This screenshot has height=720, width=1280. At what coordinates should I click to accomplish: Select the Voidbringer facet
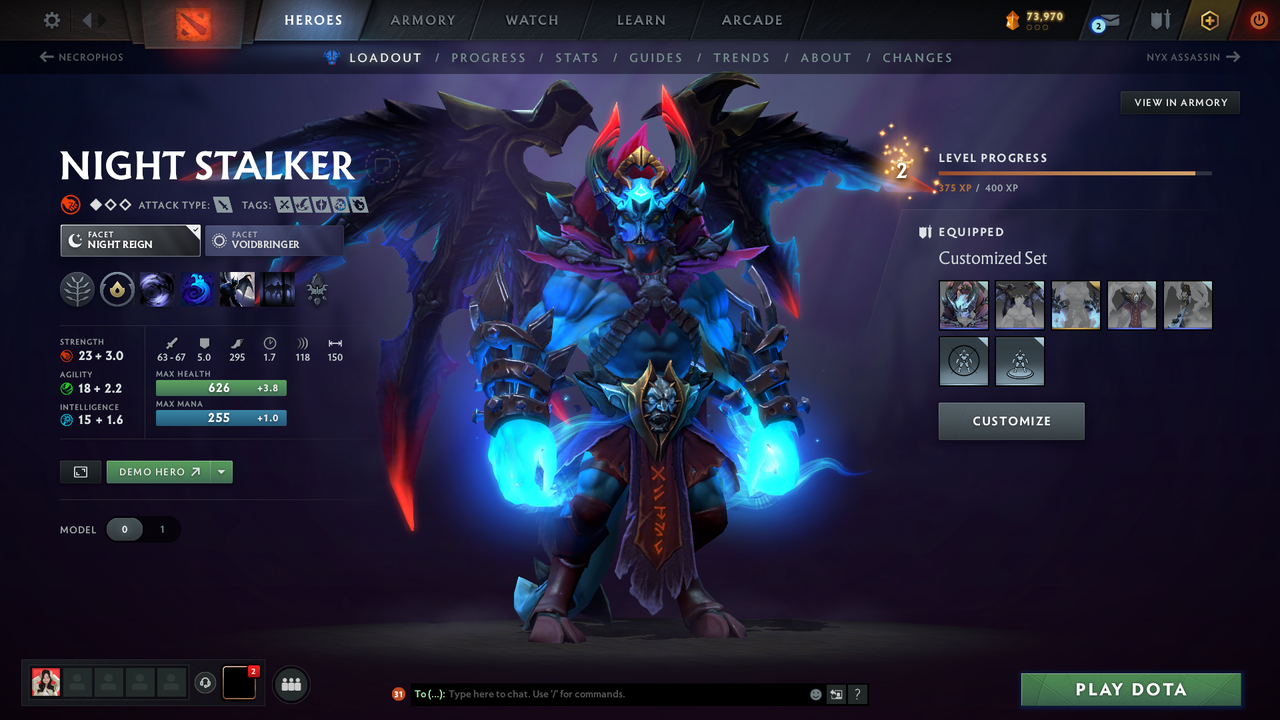(x=274, y=240)
